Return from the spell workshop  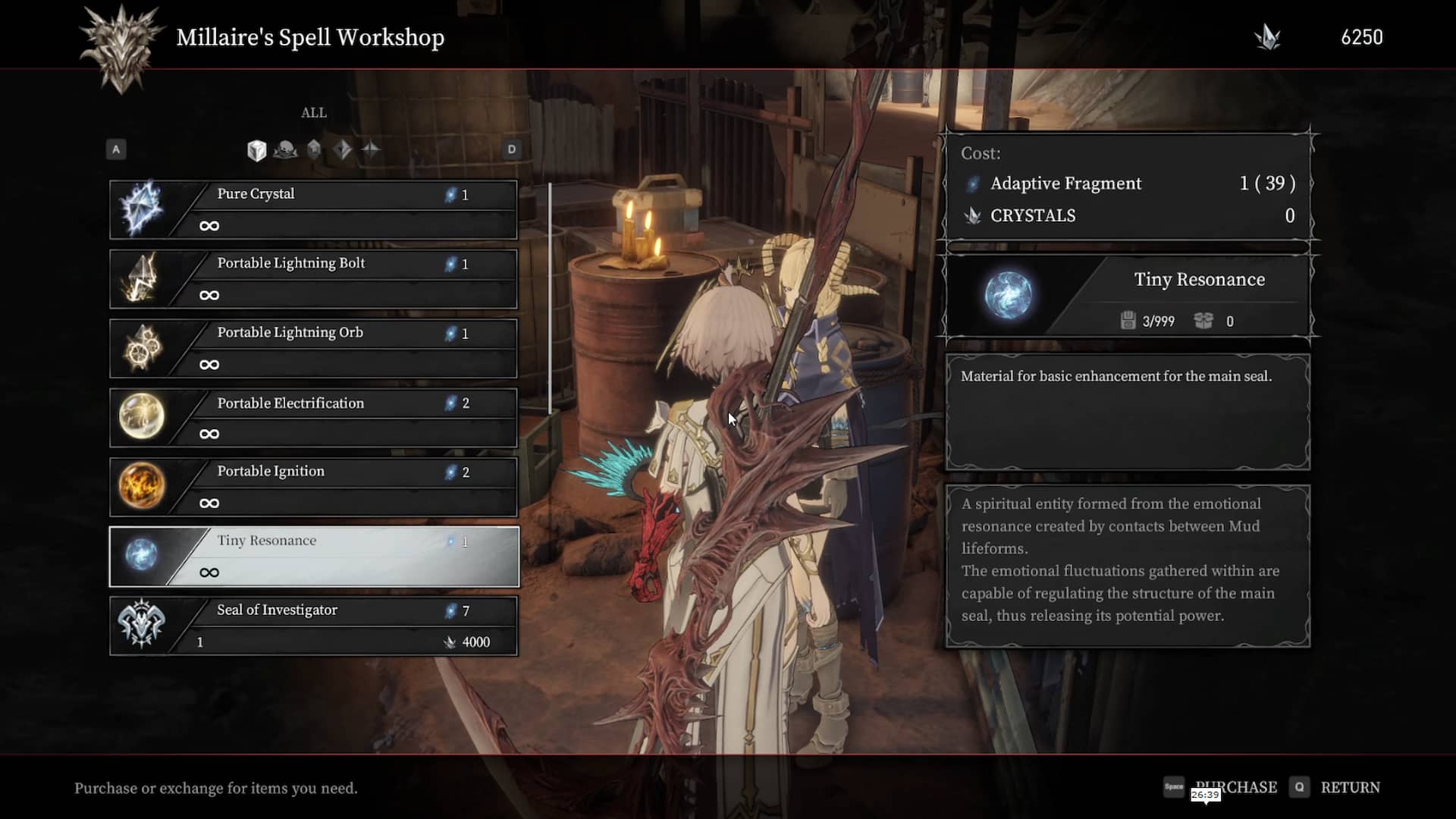point(1349,787)
